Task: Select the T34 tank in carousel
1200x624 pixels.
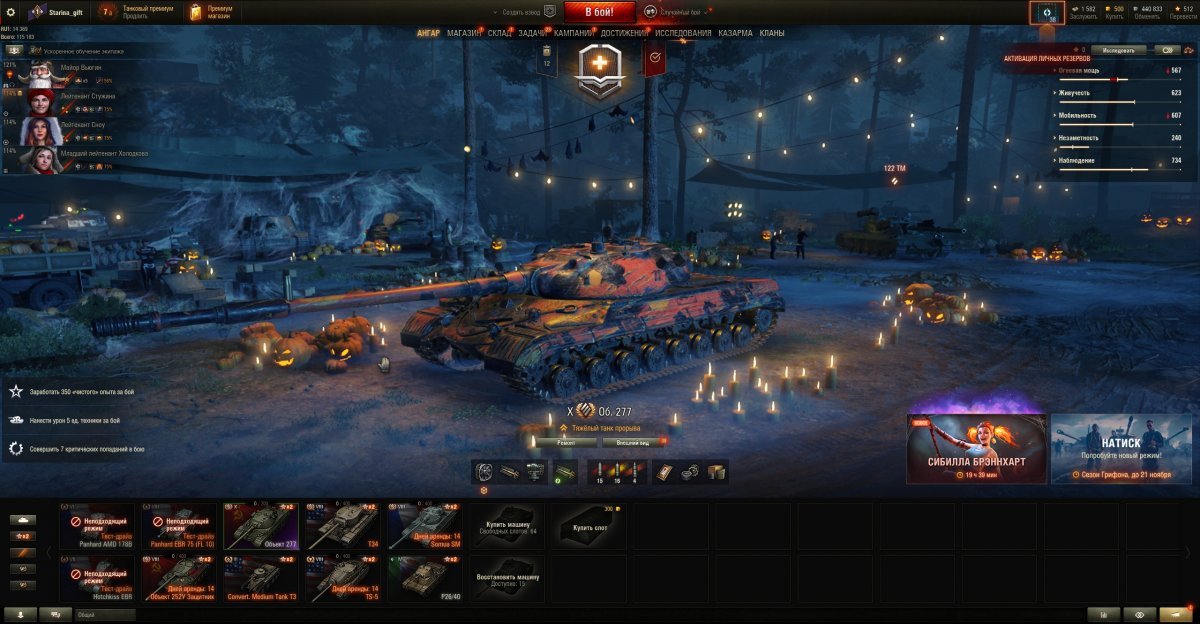Action: pos(342,526)
